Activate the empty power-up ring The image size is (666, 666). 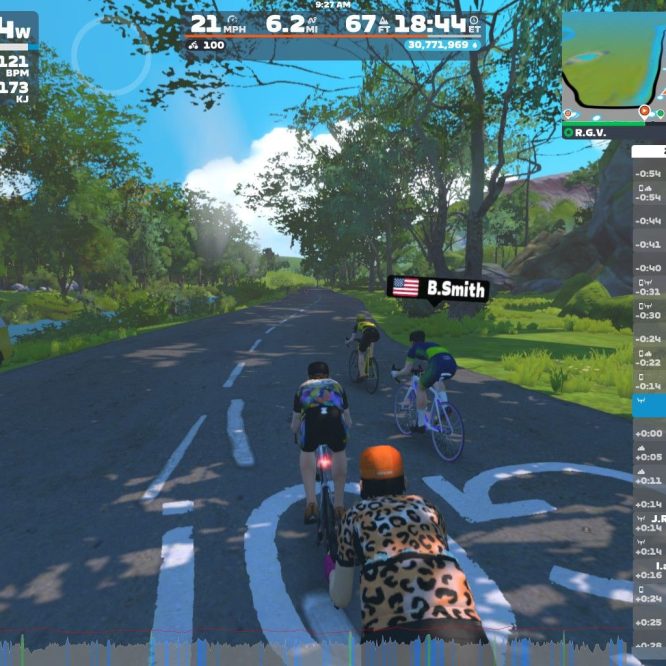click(109, 56)
